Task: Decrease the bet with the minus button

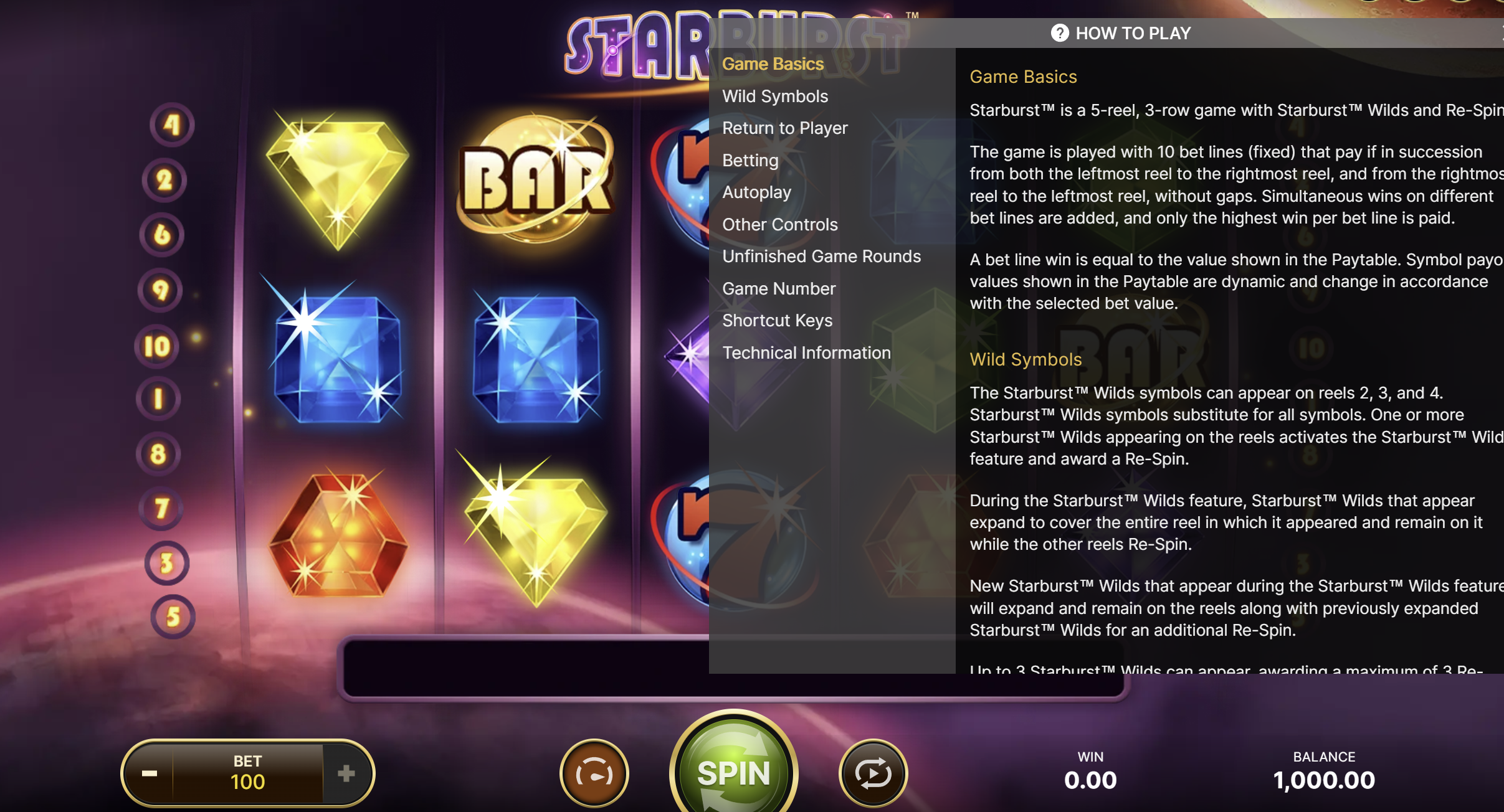Action: [x=150, y=774]
